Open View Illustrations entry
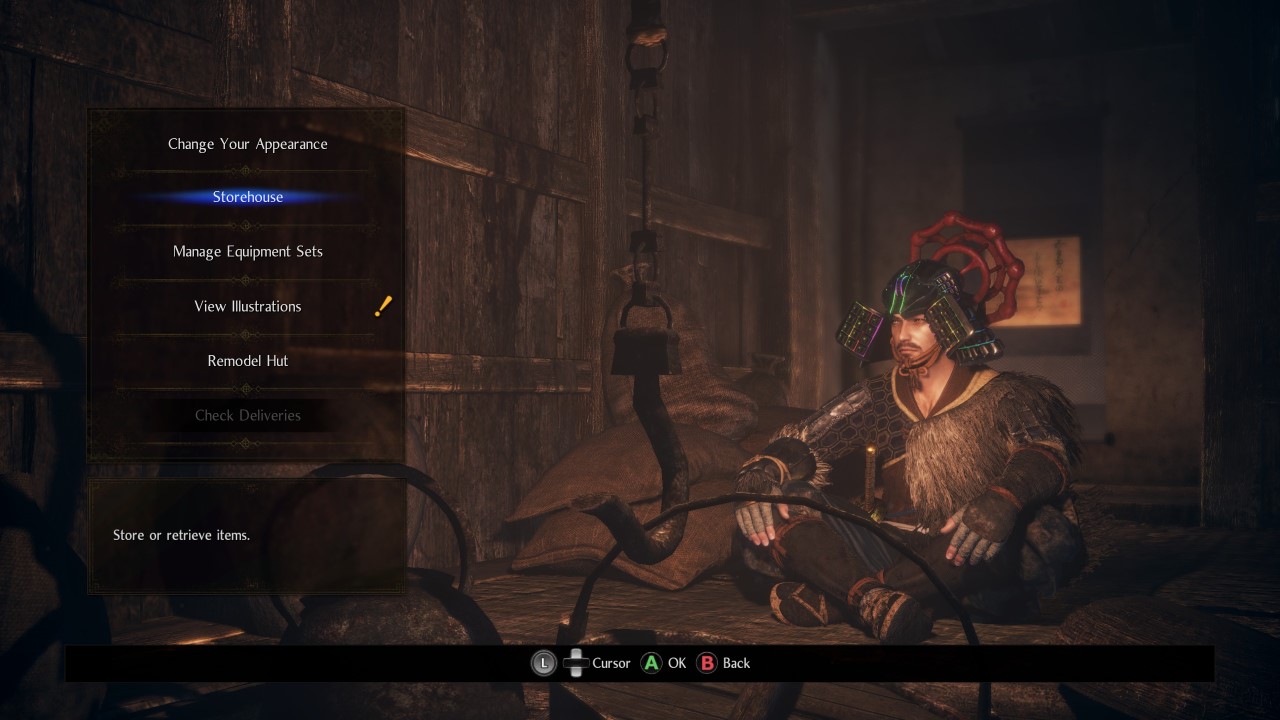1280x720 pixels. 247,306
